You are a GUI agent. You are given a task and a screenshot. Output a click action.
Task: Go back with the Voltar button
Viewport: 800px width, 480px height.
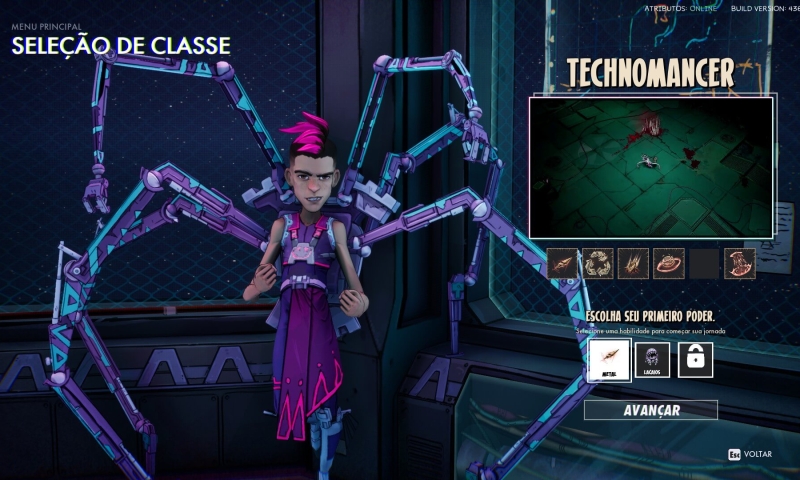coord(750,454)
